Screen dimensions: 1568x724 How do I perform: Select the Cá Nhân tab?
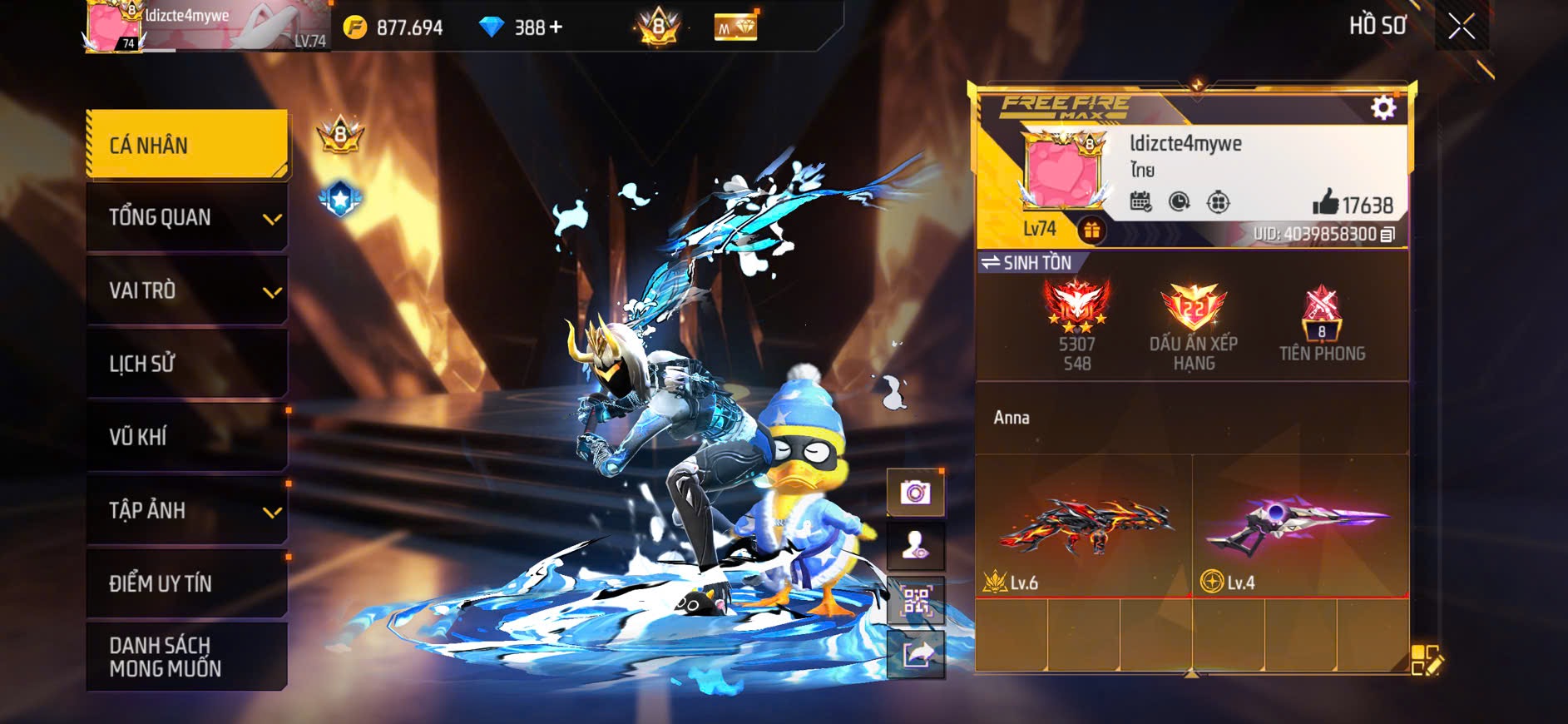(x=187, y=145)
